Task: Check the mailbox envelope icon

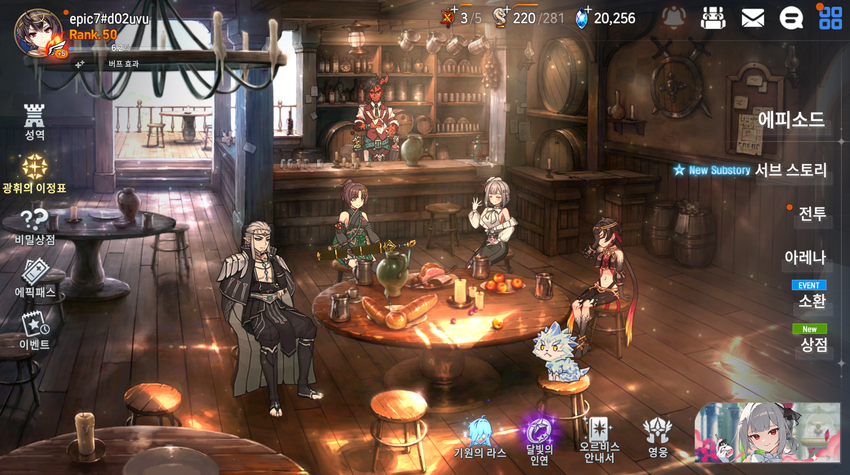Action: [x=752, y=17]
